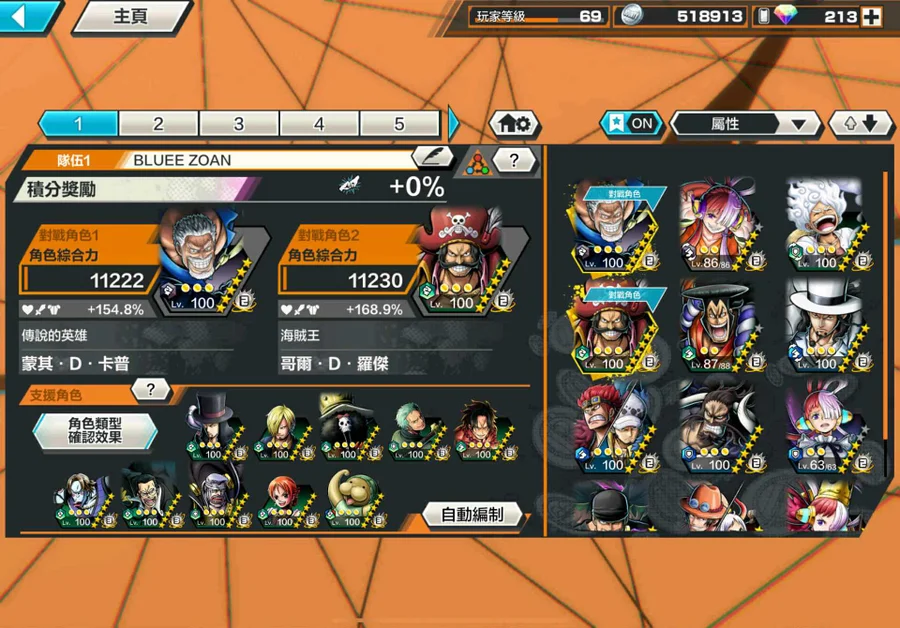Toggle the sort order arrows button
The image size is (900, 628).
pyautogui.click(x=860, y=124)
